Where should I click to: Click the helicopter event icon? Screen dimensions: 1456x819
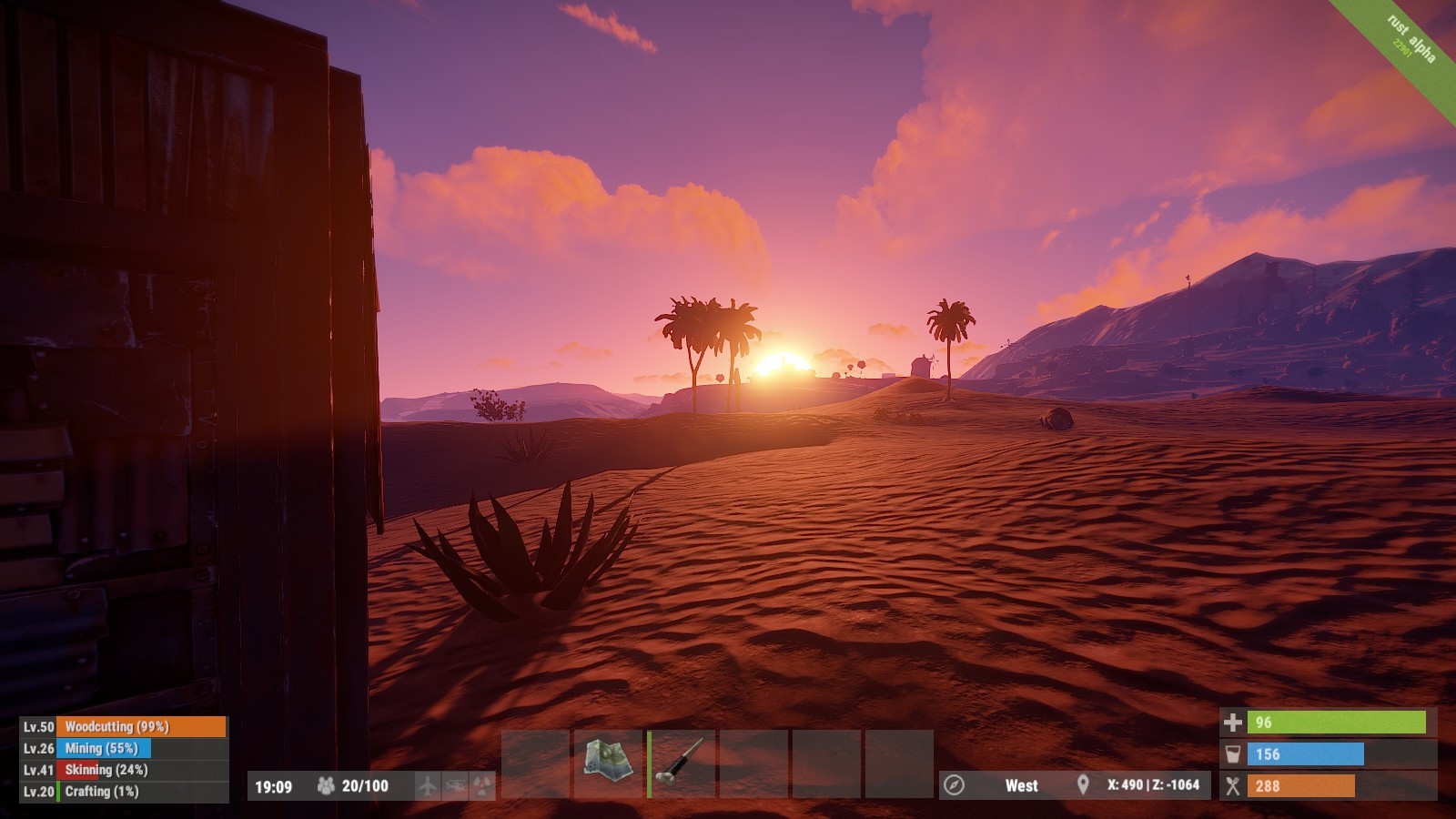tap(455, 785)
